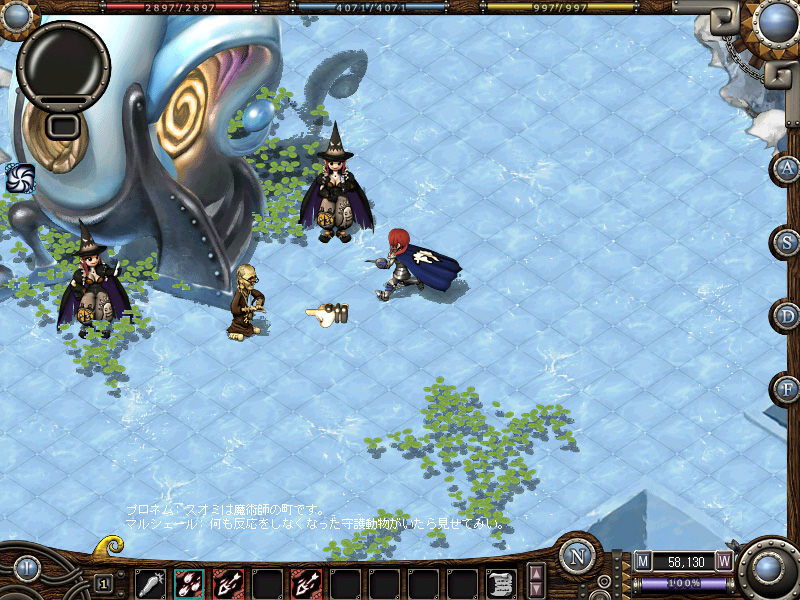Click the small M button beside the gold
Screen dimensions: 800x600
point(643,562)
